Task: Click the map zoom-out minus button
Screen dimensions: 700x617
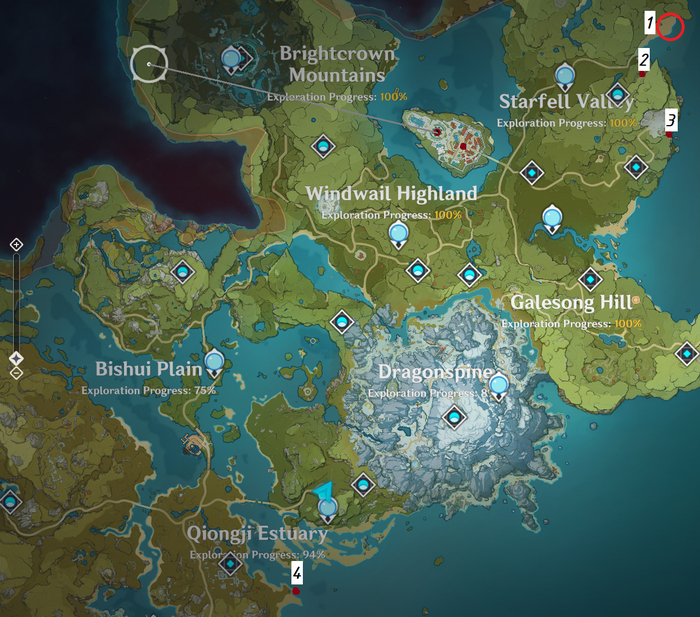Action: tap(16, 373)
